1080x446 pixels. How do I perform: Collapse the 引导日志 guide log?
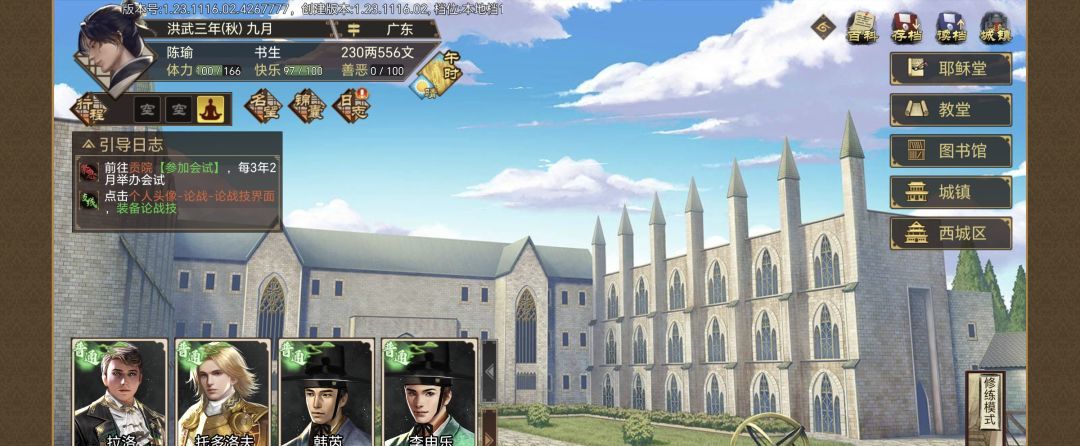[x=90, y=144]
